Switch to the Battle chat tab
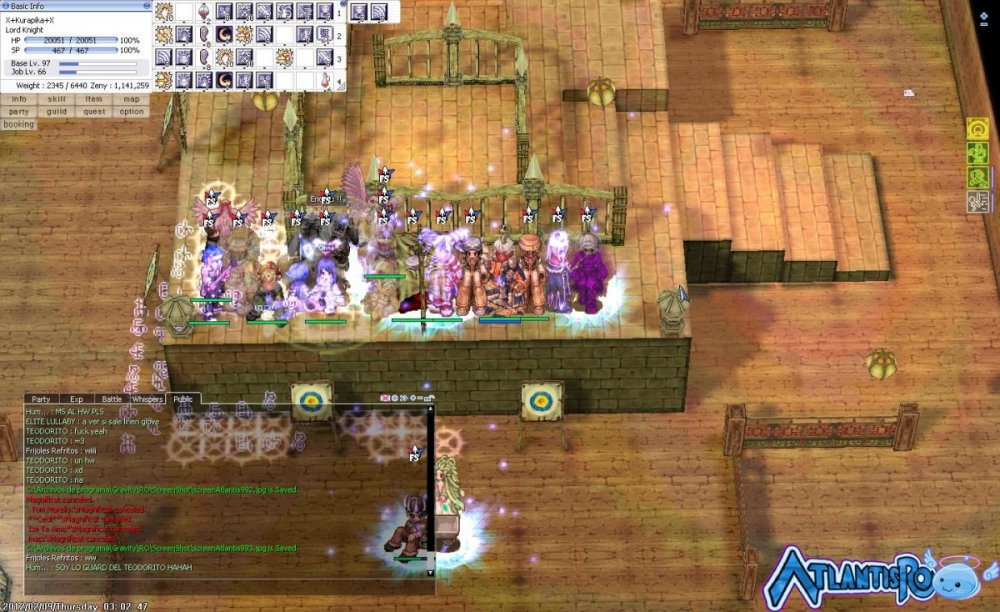The width and height of the screenshot is (1000, 612). [111, 399]
